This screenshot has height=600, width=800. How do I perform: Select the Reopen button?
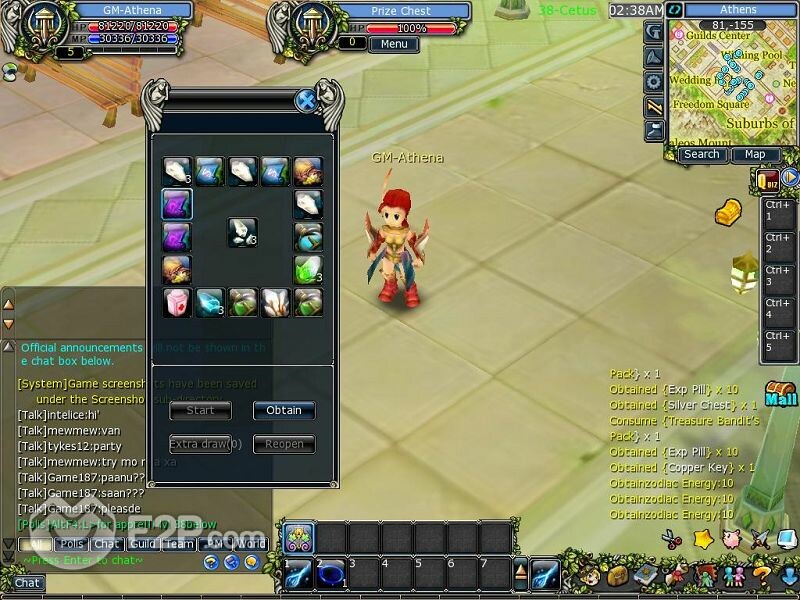click(x=284, y=444)
